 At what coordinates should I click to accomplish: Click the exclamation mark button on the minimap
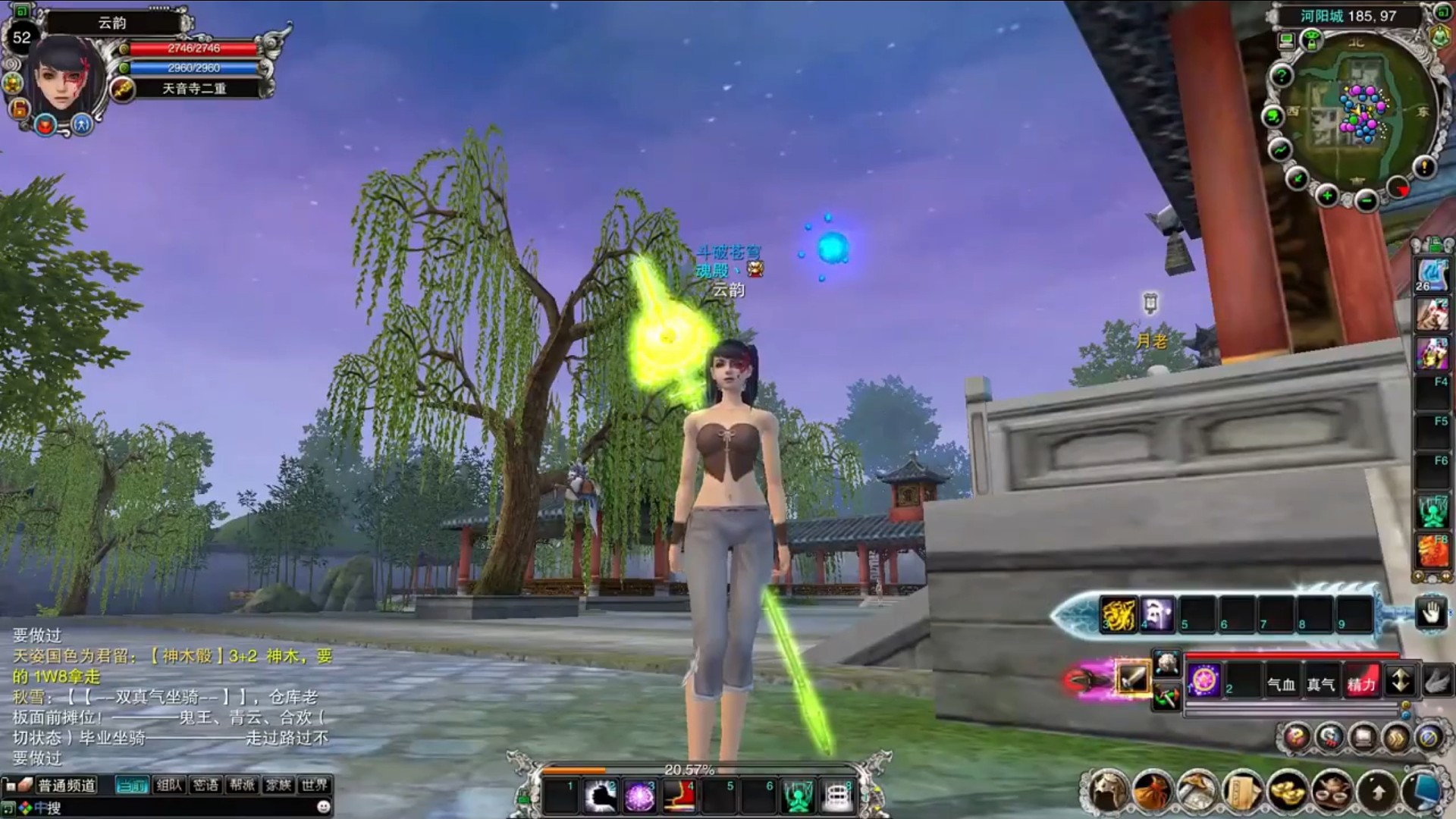1423,165
